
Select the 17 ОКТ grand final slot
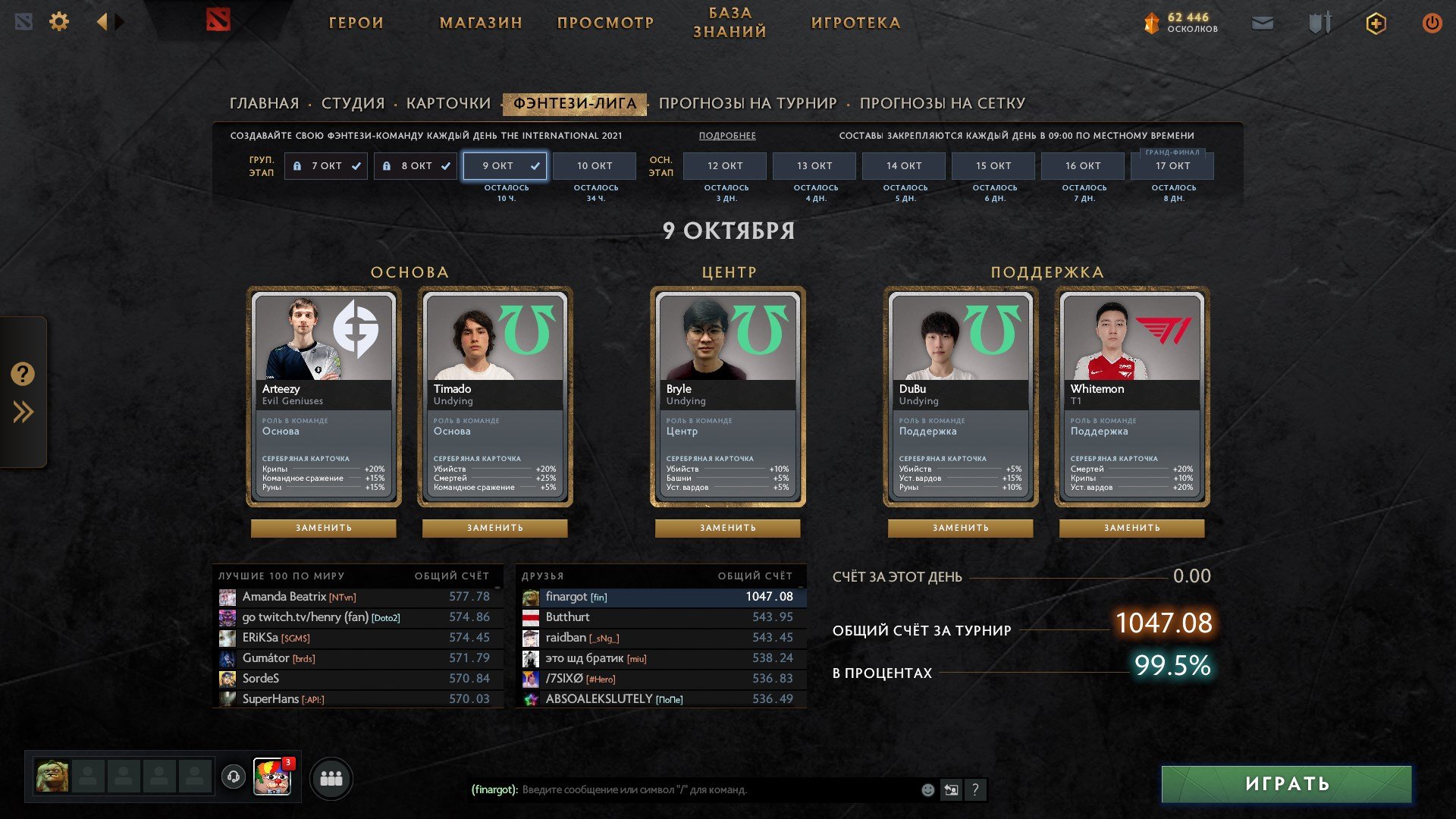[1174, 165]
